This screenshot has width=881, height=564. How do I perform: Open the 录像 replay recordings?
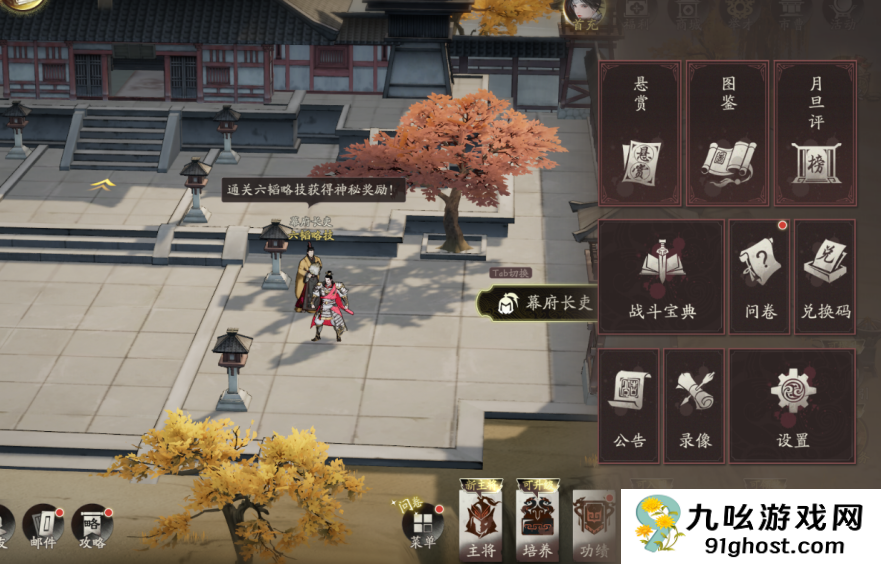pos(694,405)
